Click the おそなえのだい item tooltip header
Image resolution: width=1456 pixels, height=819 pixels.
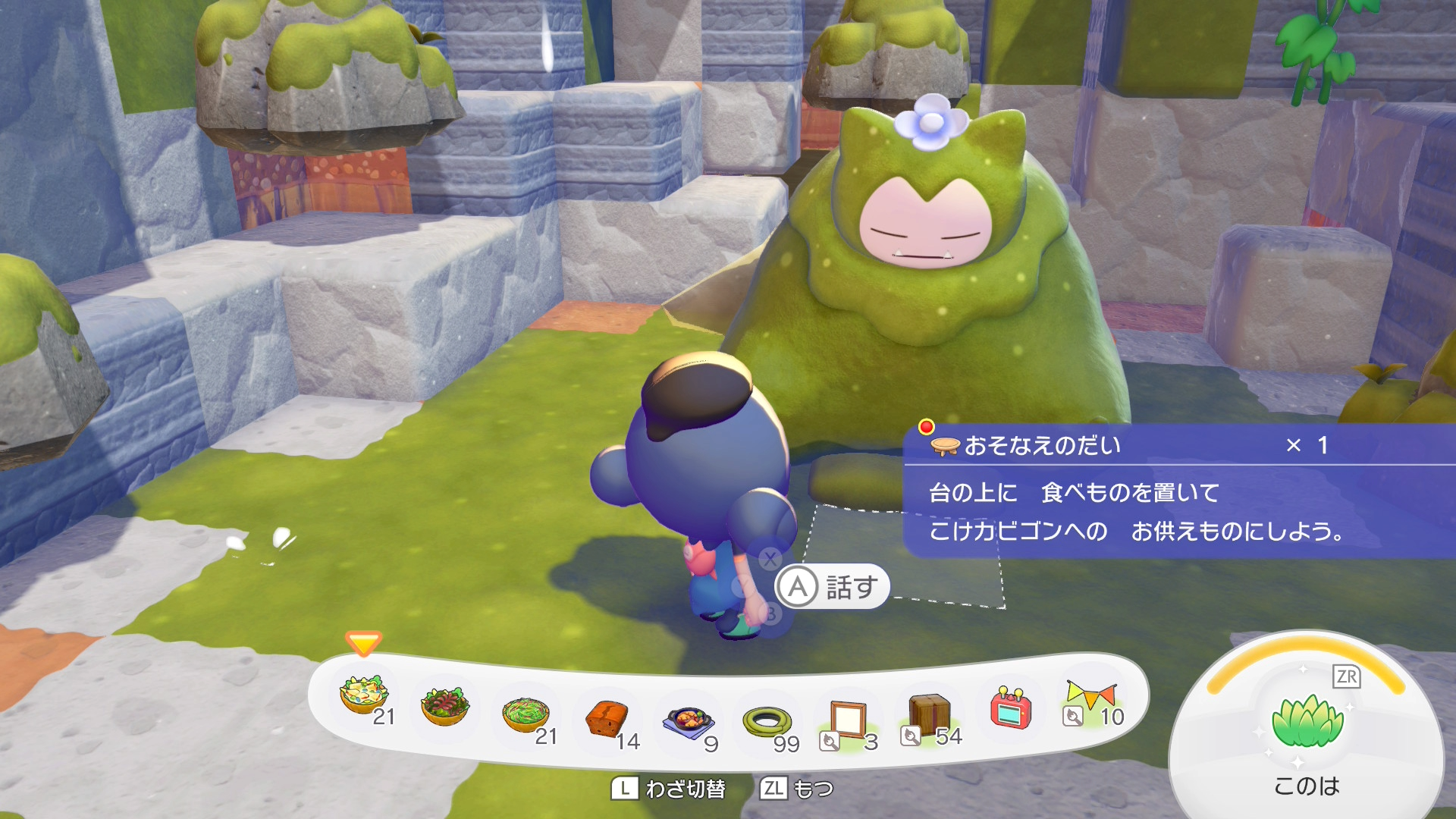[1043, 446]
